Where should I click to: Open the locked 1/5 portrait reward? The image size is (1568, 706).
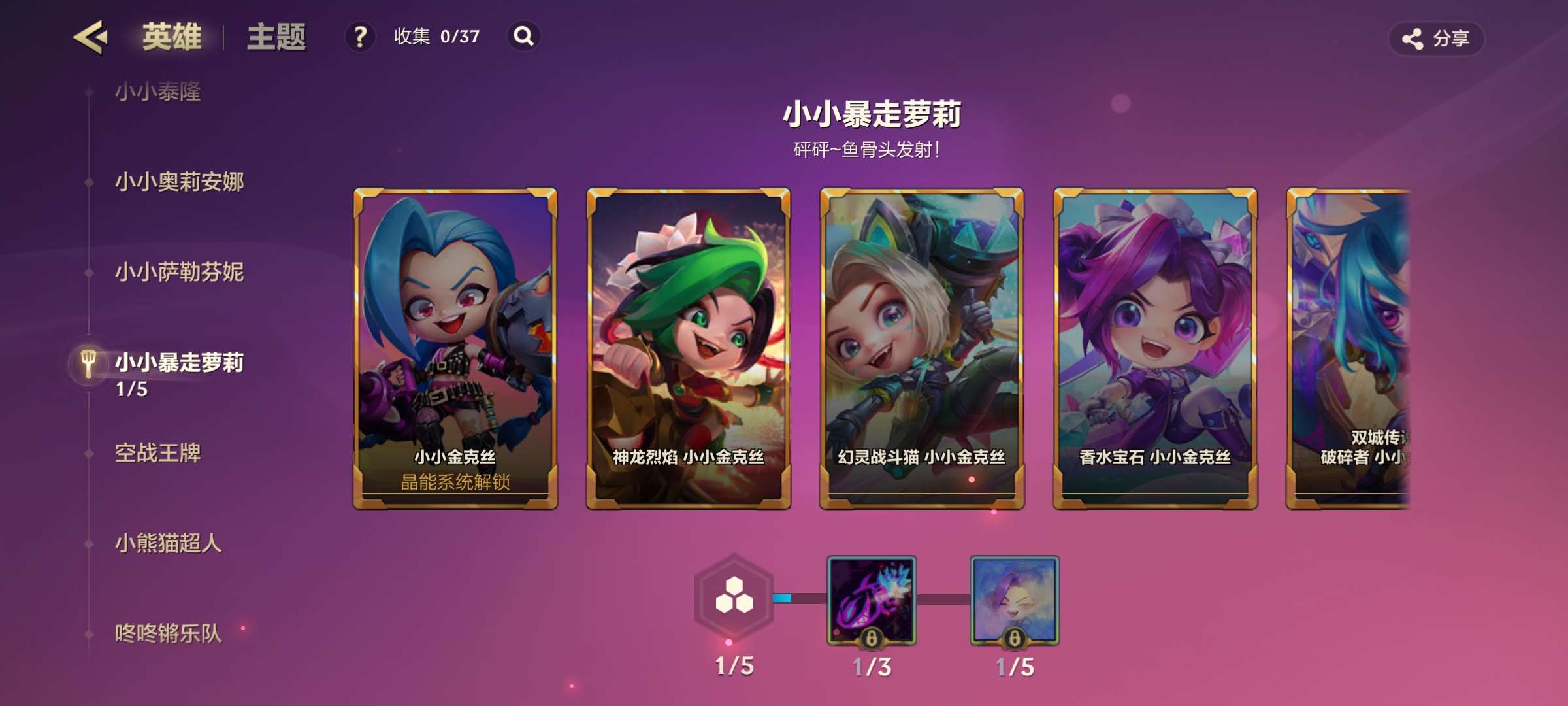(1015, 601)
